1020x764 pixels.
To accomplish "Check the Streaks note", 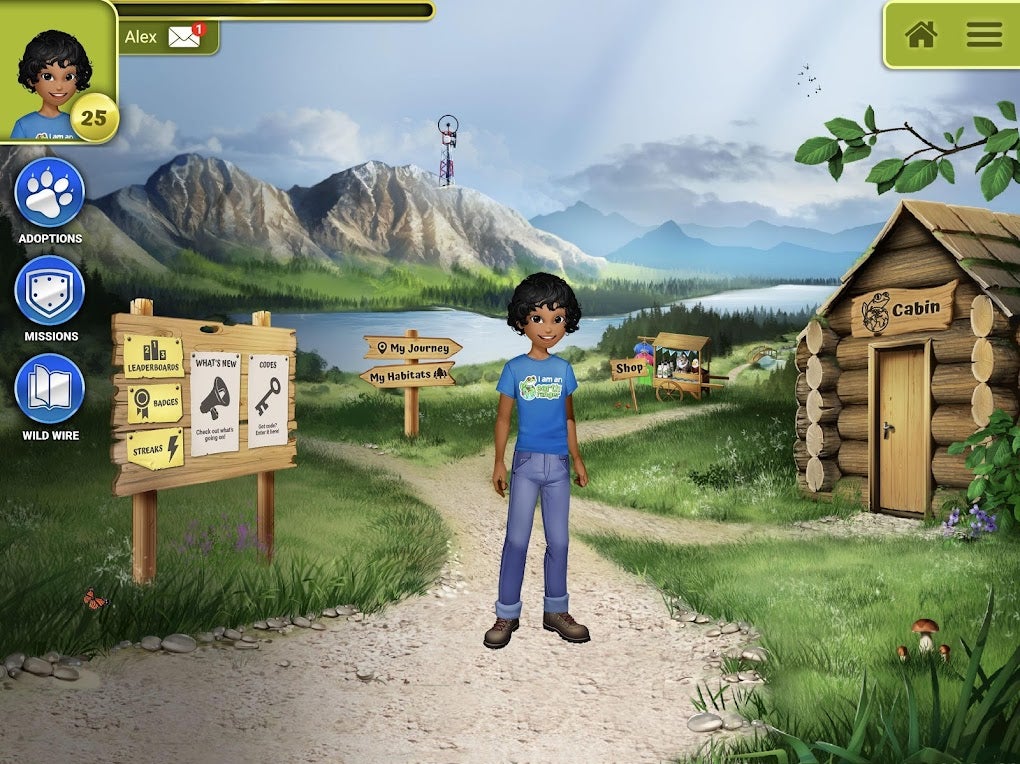I will (x=154, y=448).
